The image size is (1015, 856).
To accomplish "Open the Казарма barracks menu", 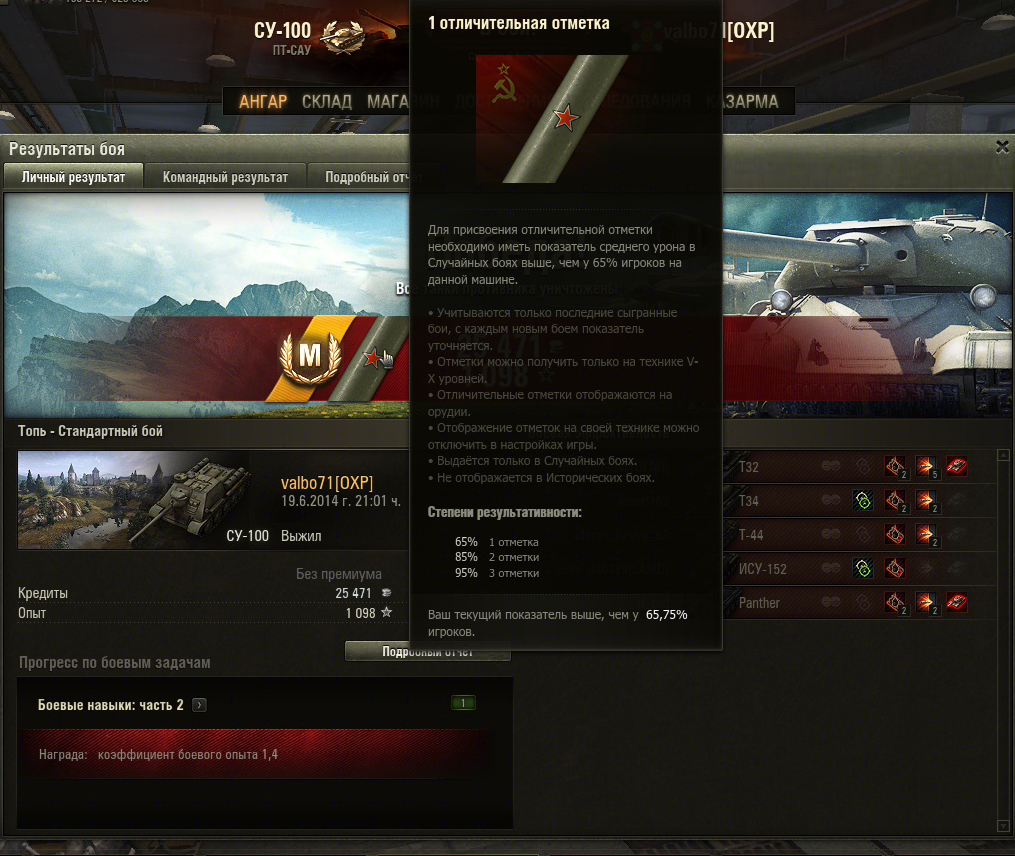I will click(742, 102).
